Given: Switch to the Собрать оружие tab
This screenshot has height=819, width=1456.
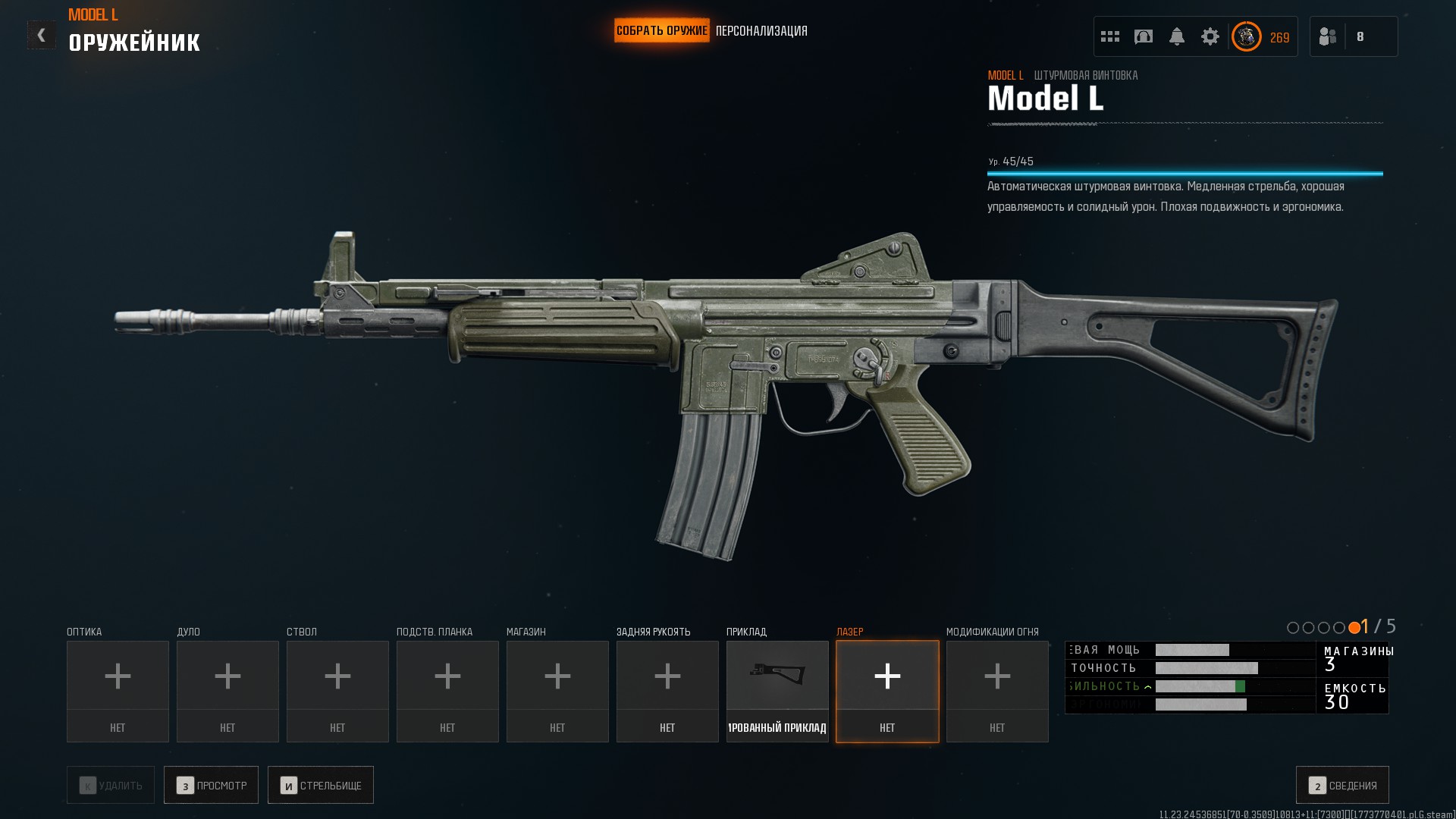Looking at the screenshot, I should (x=661, y=31).
